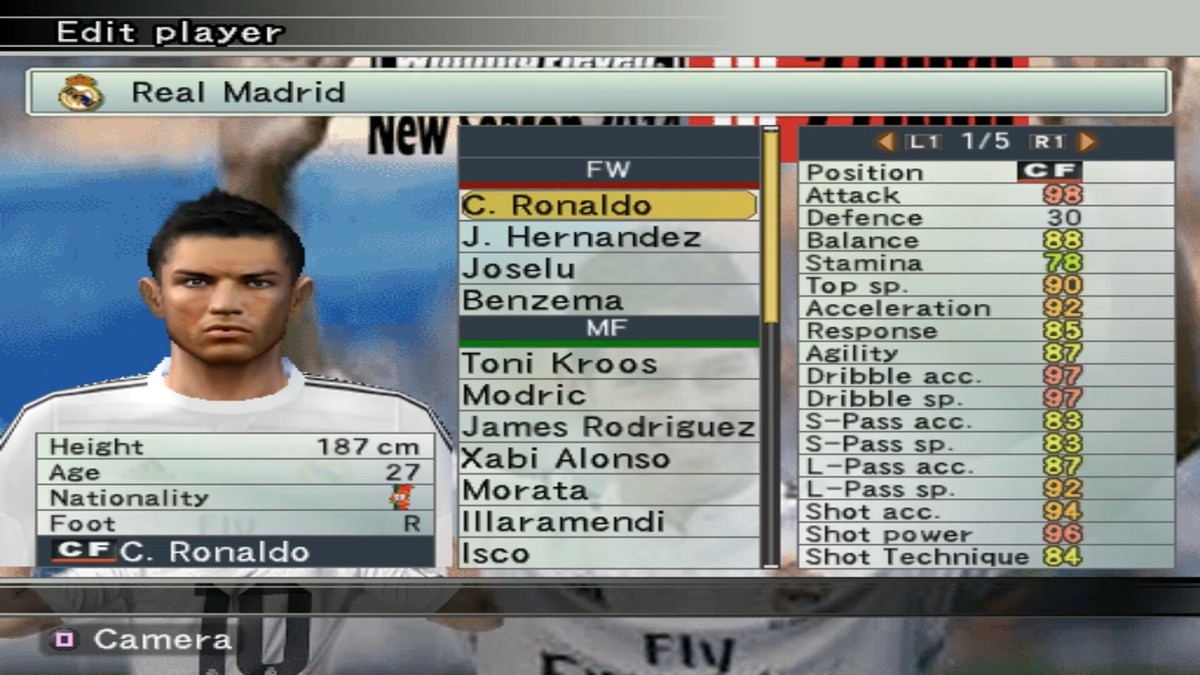Pick Xabi Alonso from the midfielders
This screenshot has width=1200, height=675.
tap(608, 459)
